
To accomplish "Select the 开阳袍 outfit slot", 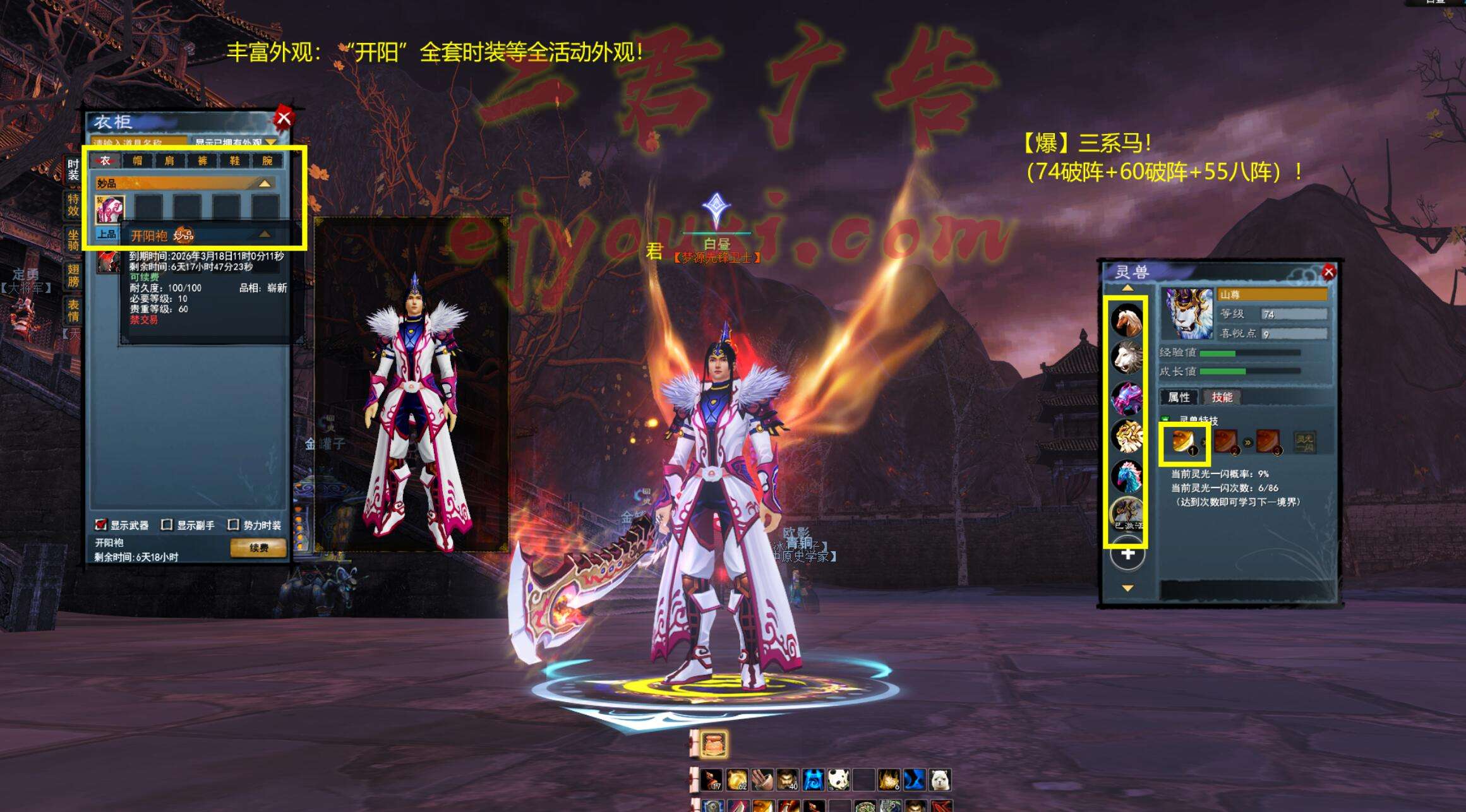I will click(x=109, y=209).
